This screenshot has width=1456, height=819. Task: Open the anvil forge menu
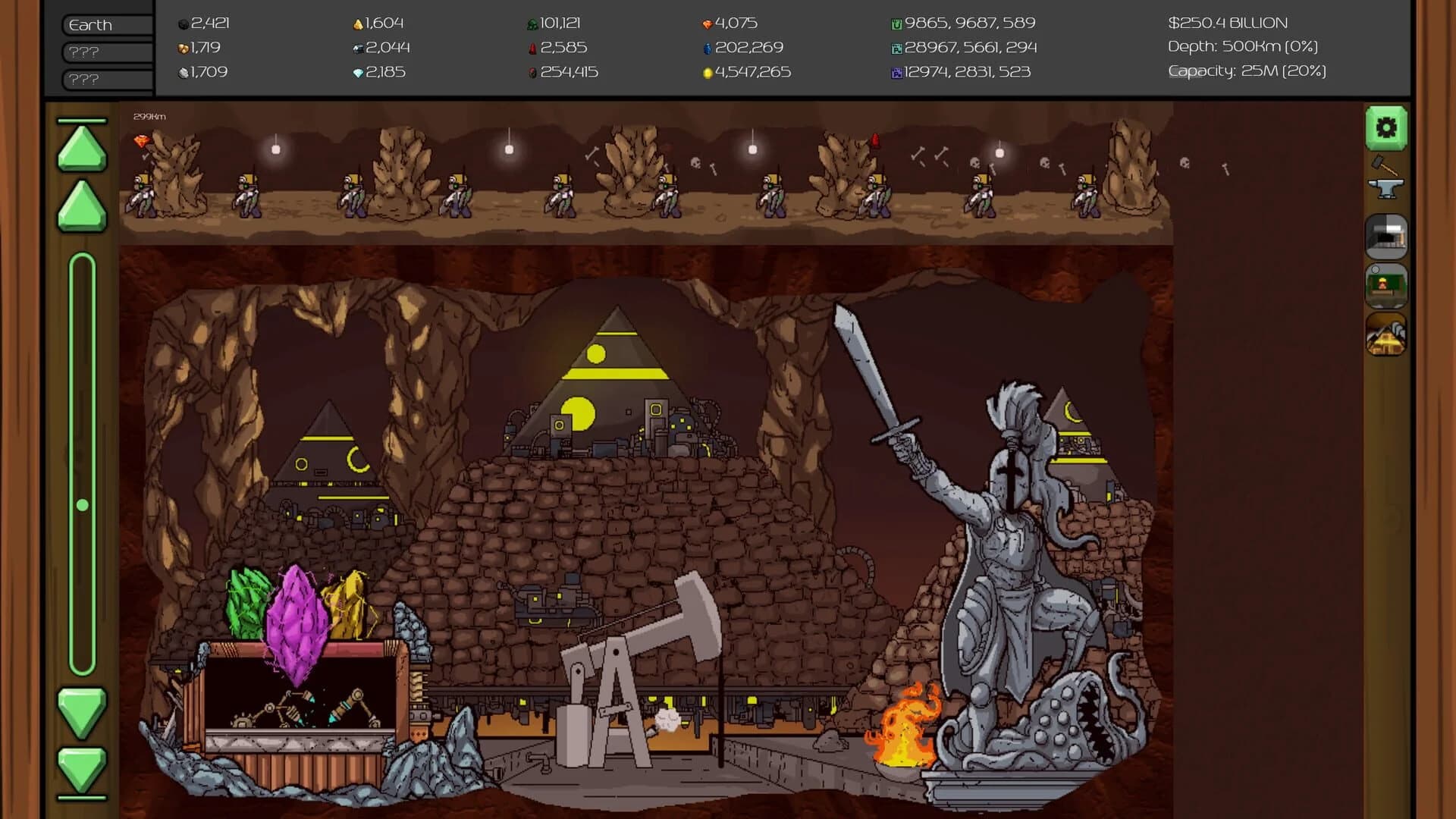1386,188
